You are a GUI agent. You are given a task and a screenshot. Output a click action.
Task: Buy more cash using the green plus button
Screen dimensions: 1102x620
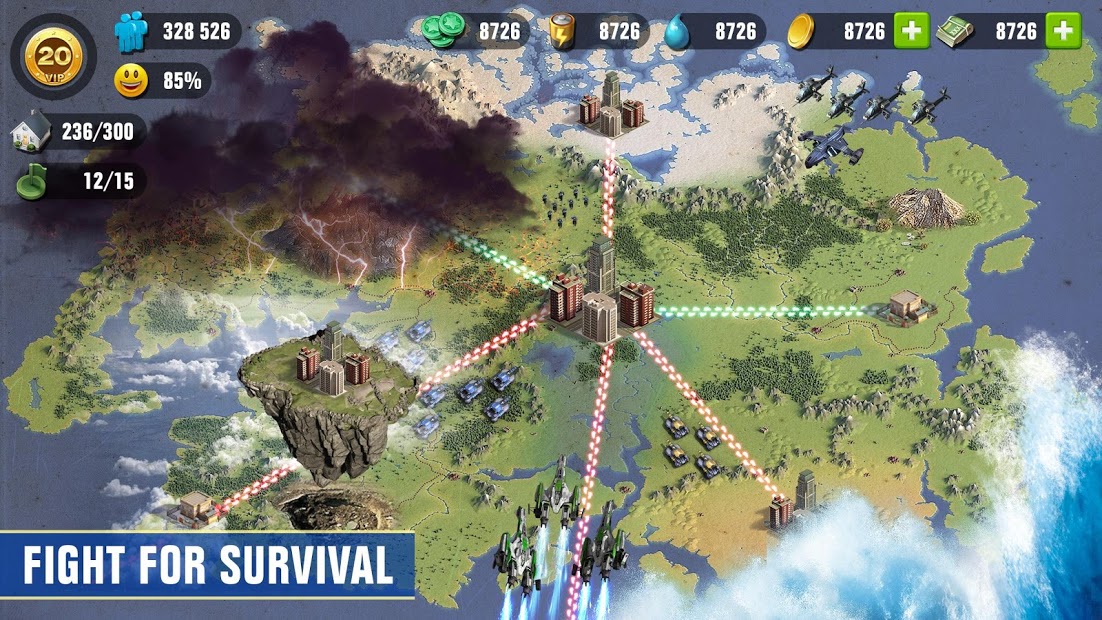1063,31
